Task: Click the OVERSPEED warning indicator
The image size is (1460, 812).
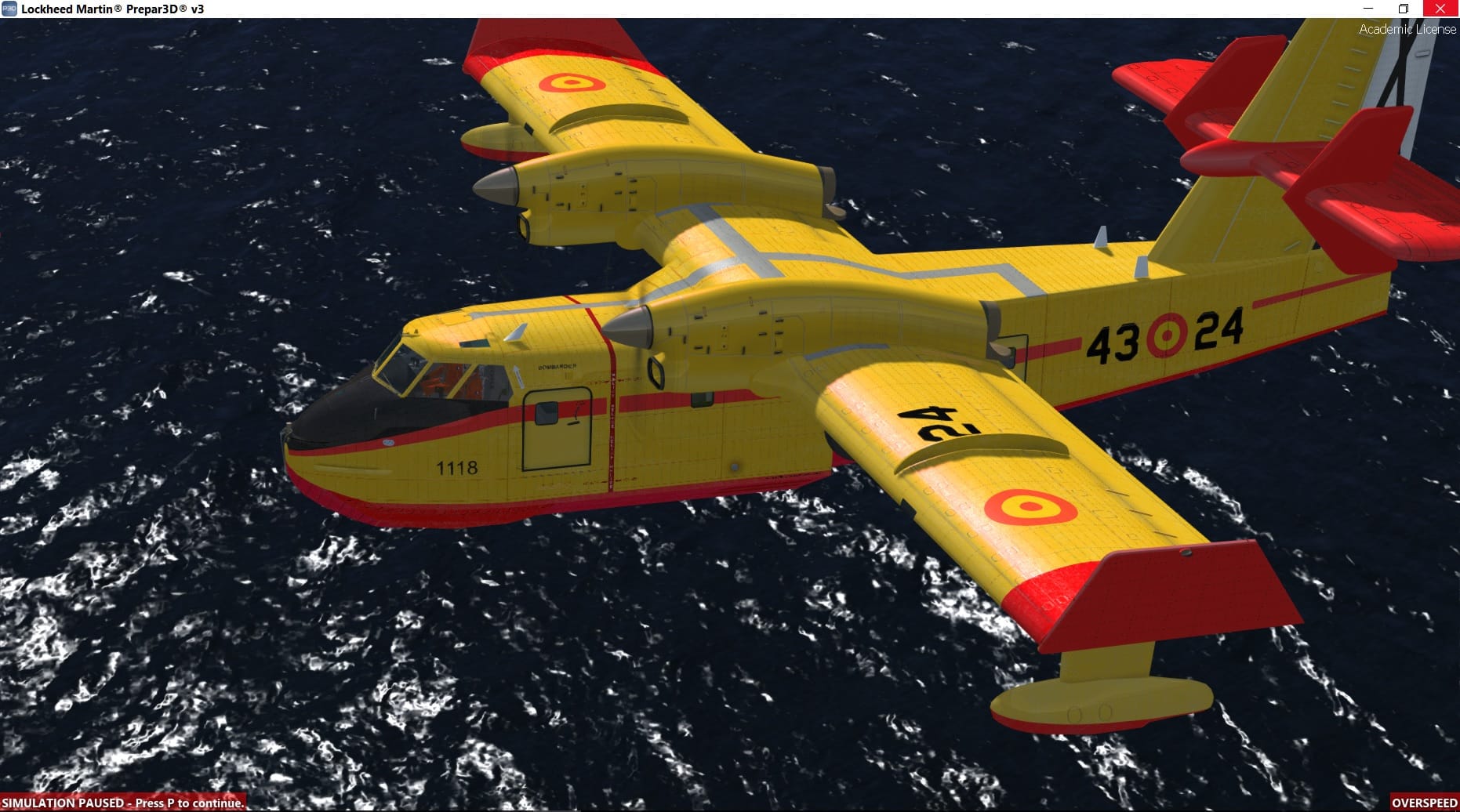Action: 1426,803
